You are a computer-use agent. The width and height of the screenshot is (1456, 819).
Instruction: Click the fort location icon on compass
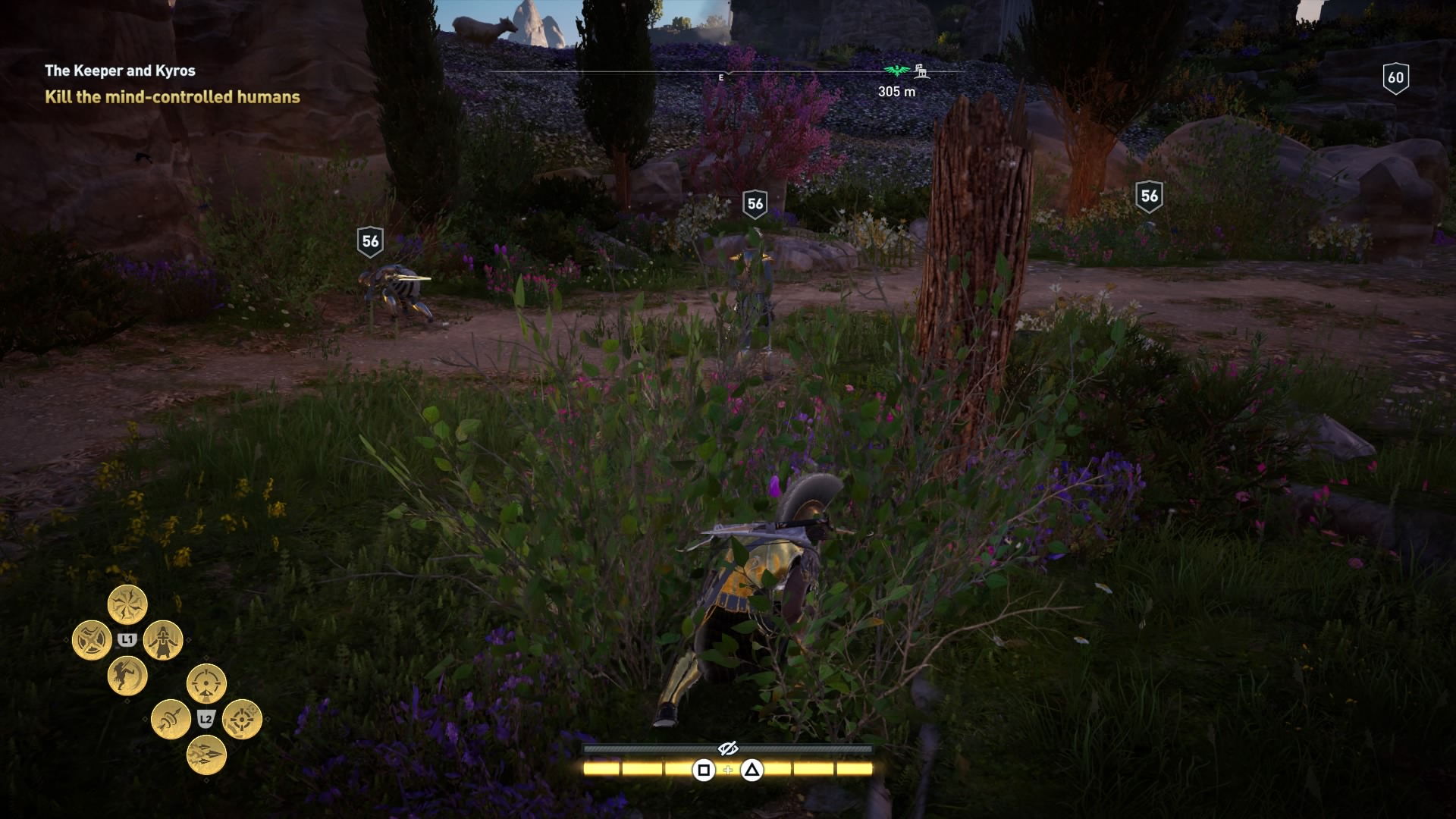(922, 71)
